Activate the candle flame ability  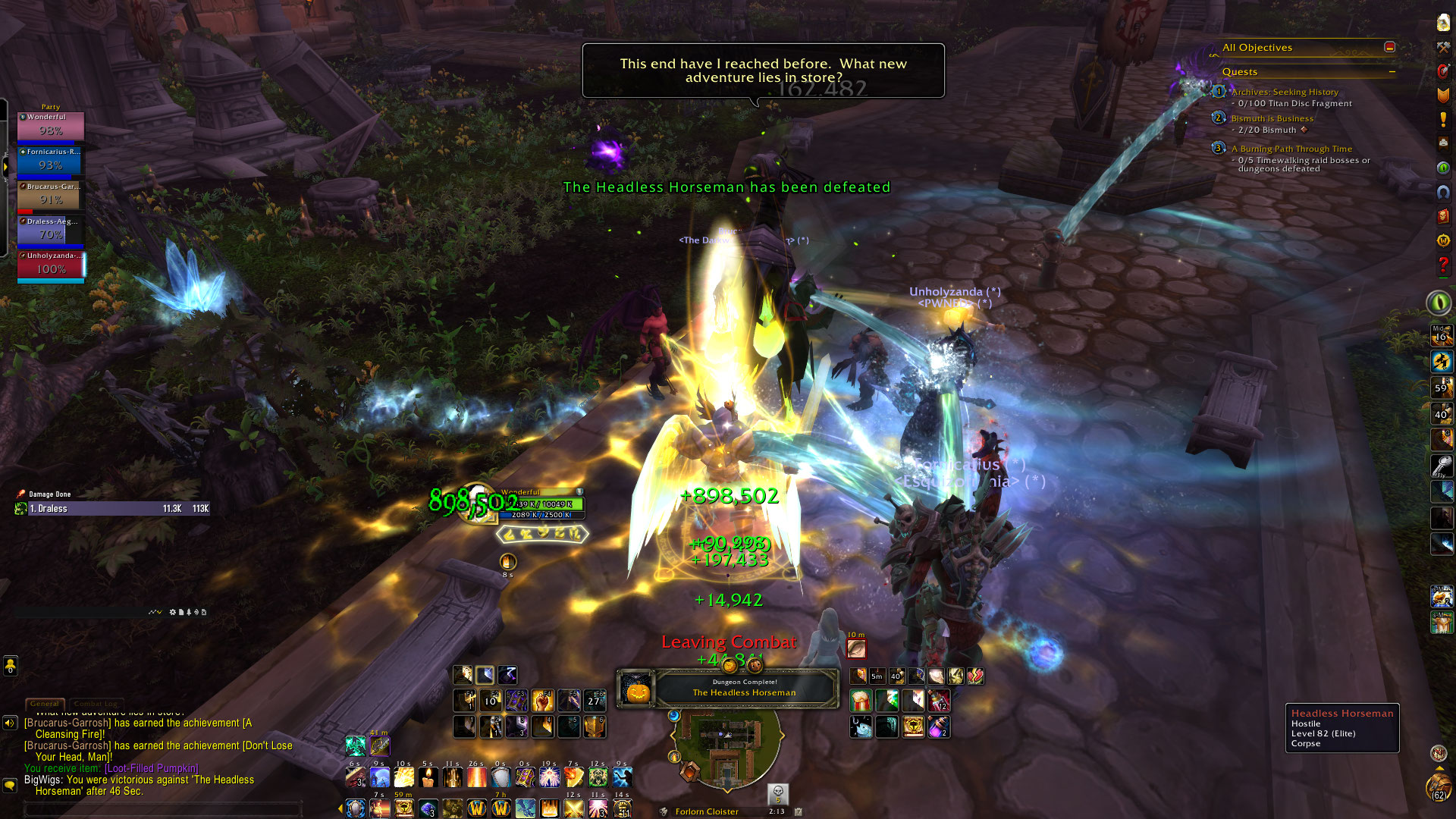tap(428, 777)
